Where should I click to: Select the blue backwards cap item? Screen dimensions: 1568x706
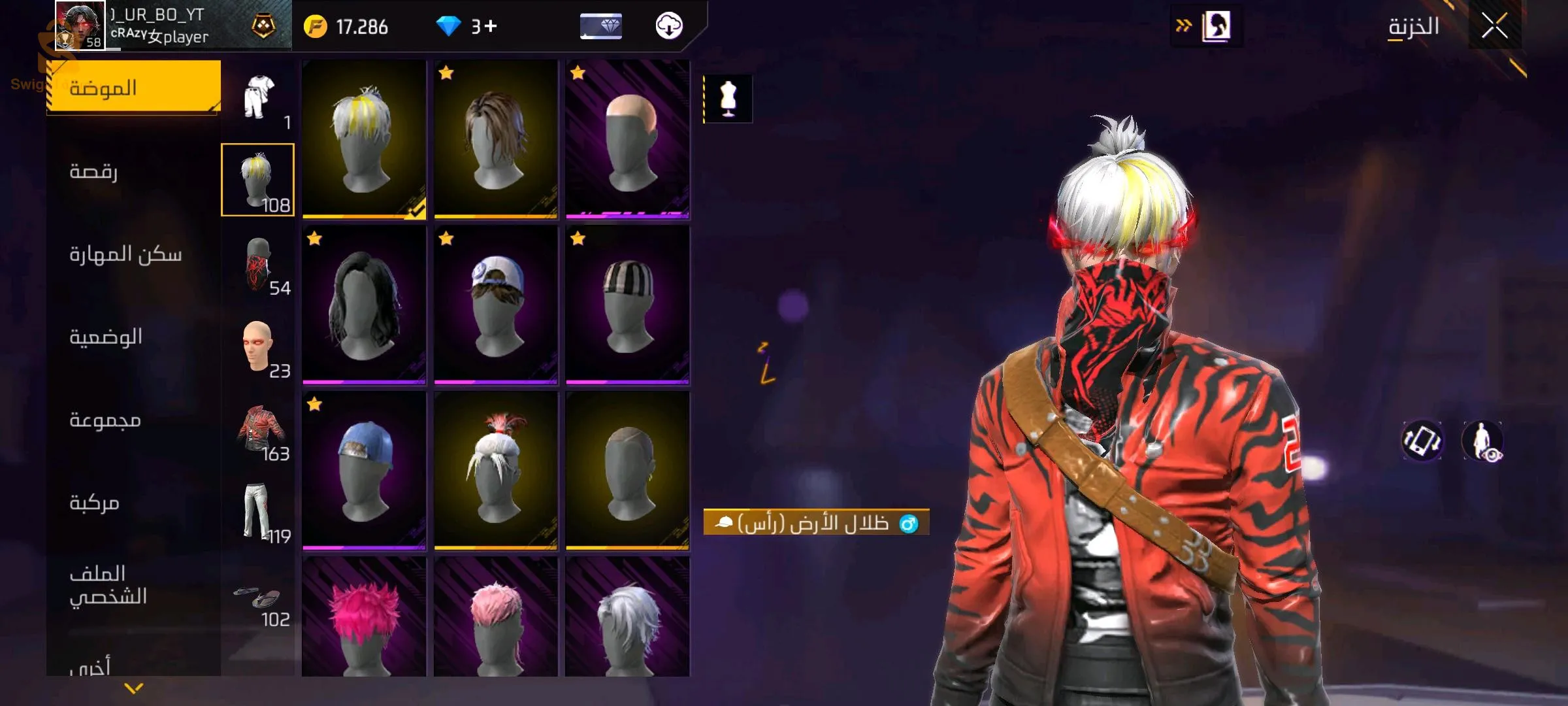coord(364,470)
